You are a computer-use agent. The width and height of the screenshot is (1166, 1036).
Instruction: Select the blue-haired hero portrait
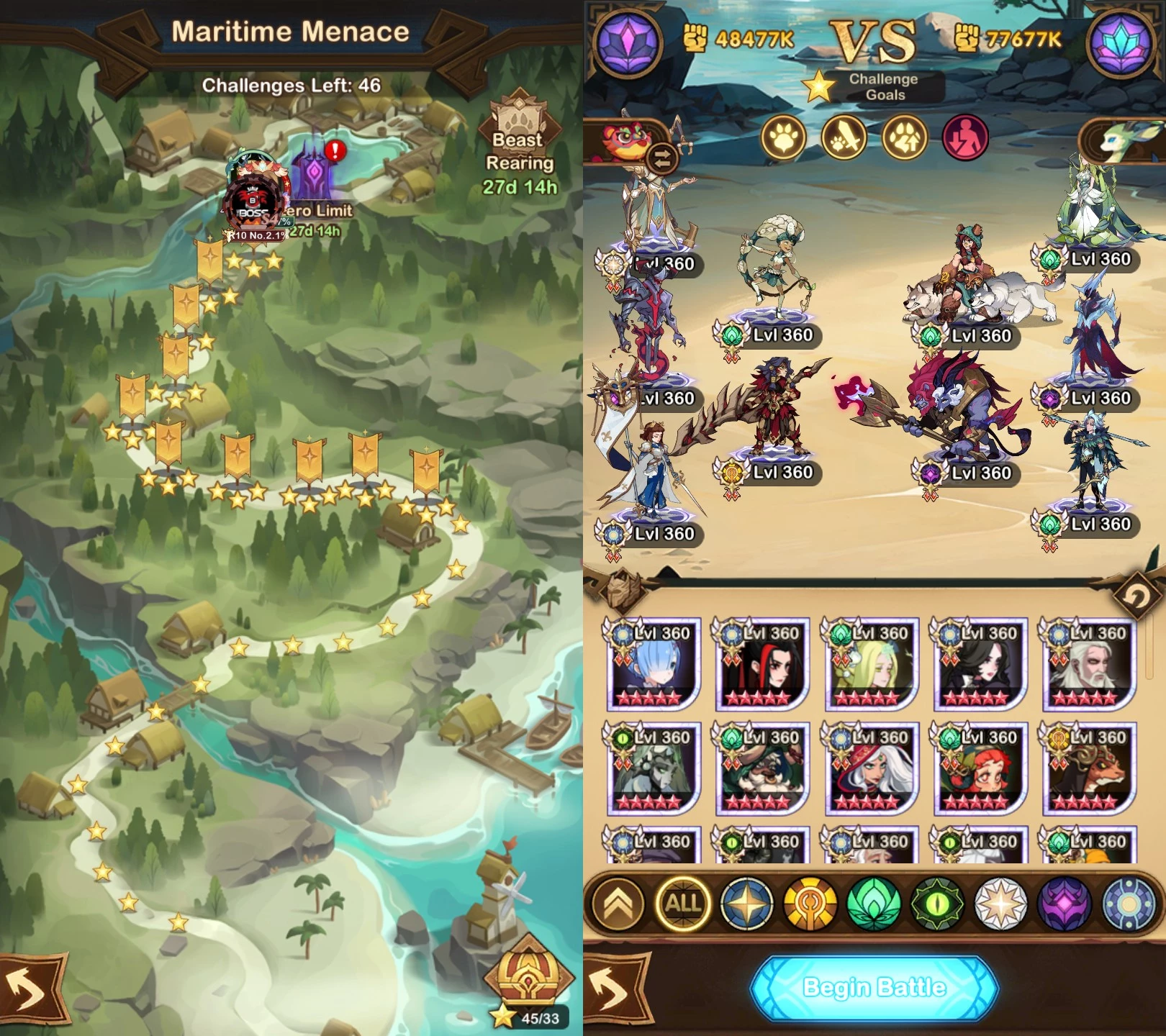pyautogui.click(x=654, y=664)
